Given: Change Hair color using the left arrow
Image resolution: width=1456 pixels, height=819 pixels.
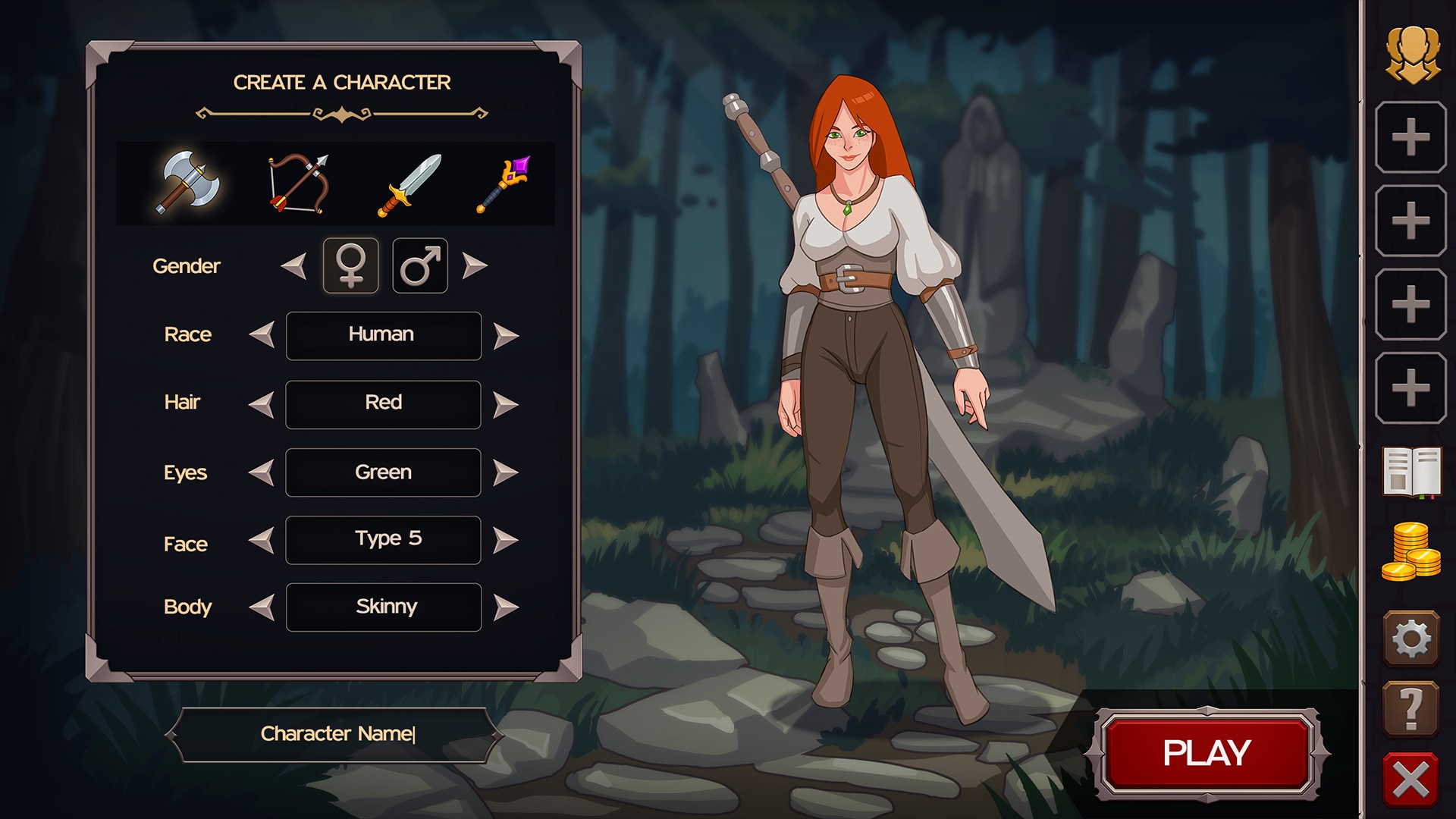Looking at the screenshot, I should (x=262, y=403).
